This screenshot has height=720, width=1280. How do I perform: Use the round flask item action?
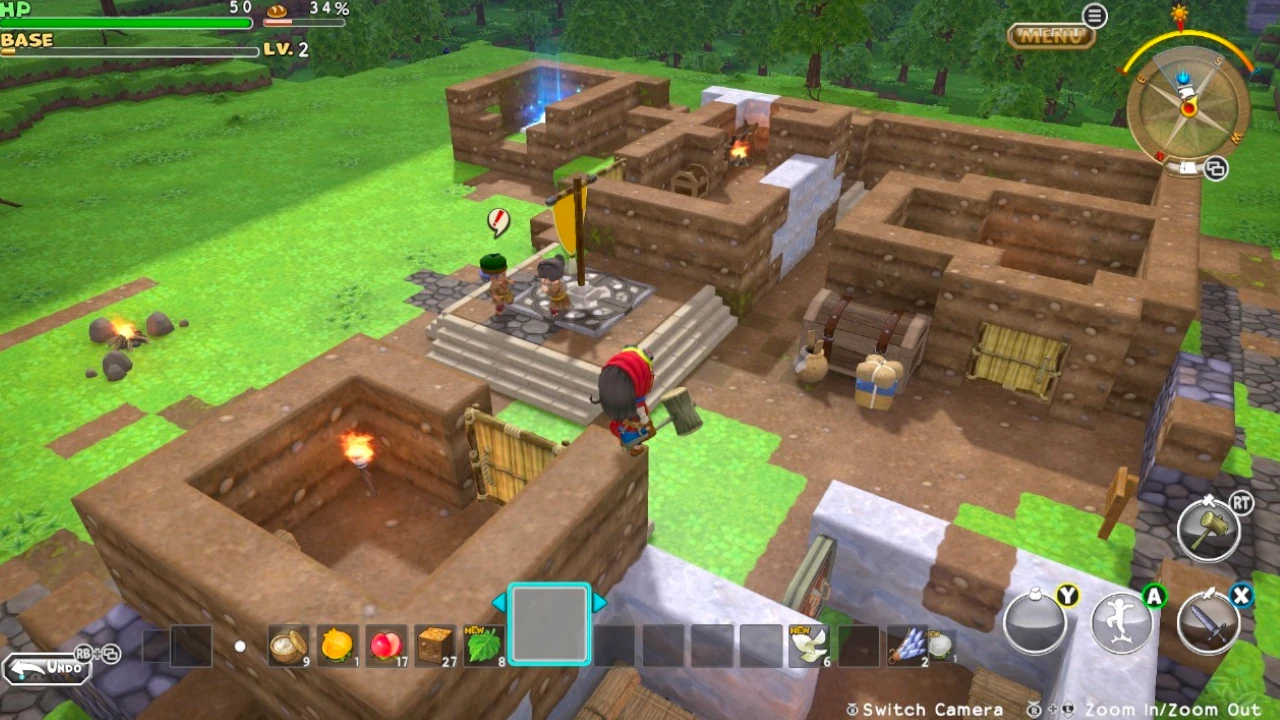(1034, 621)
